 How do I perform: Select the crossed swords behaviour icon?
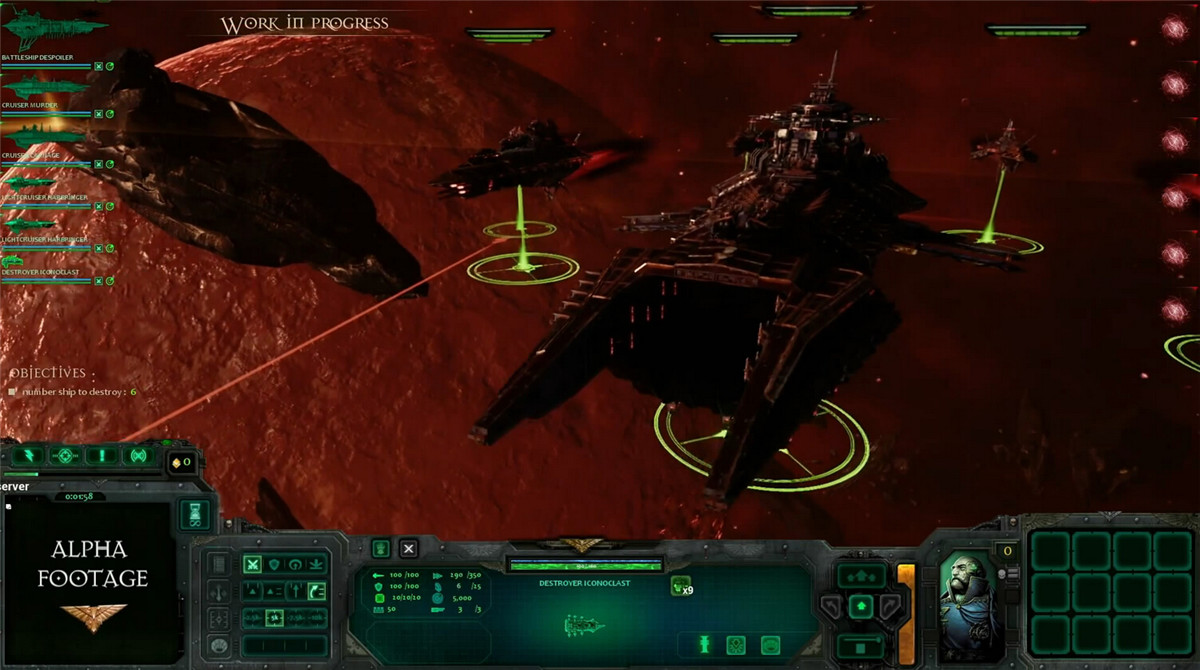(253, 565)
